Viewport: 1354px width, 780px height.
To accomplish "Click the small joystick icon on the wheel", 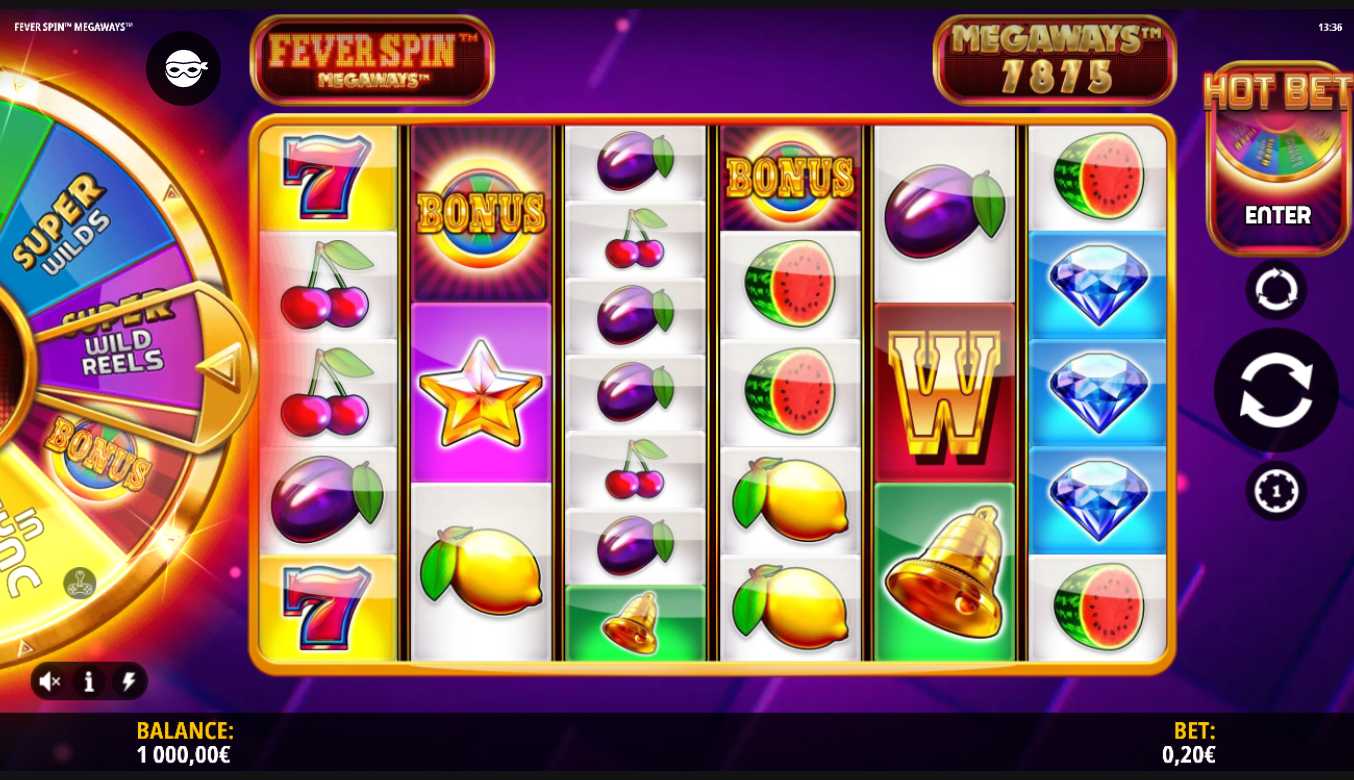I will point(80,582).
